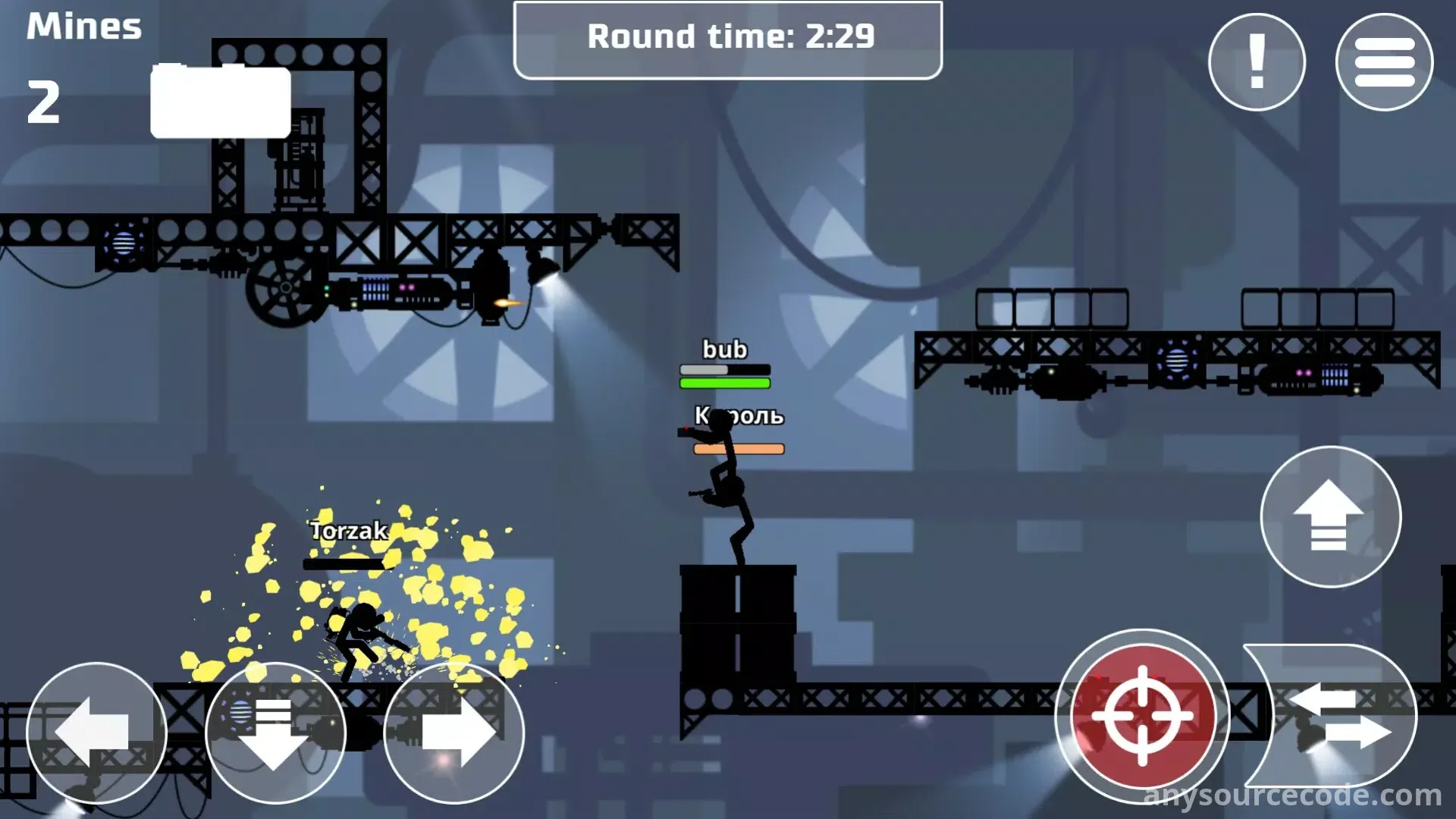Move left with the left arrow
Viewport: 1456px width, 819px height.
pos(96,733)
